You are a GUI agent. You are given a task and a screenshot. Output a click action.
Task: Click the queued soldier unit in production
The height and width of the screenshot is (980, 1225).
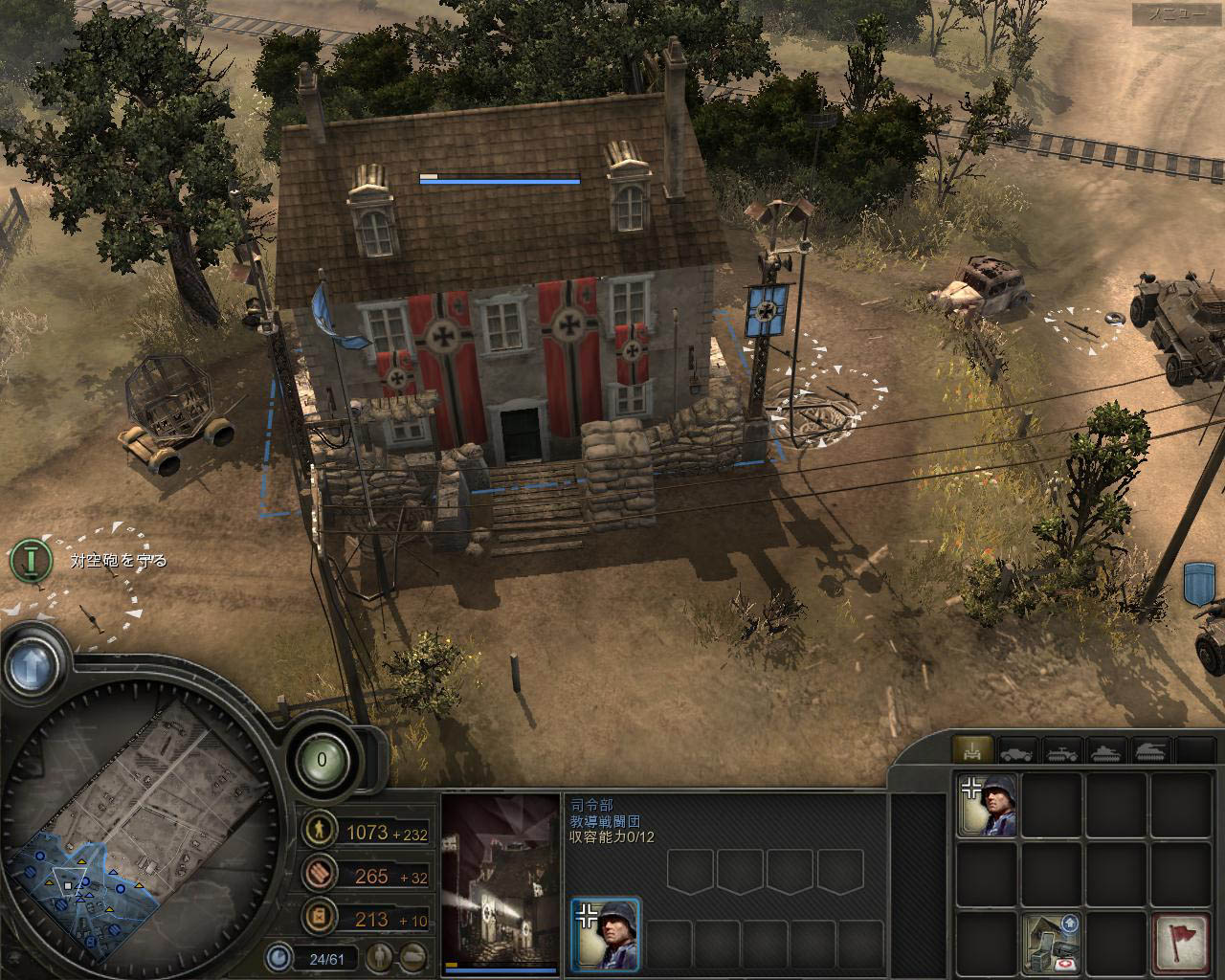tap(606, 933)
